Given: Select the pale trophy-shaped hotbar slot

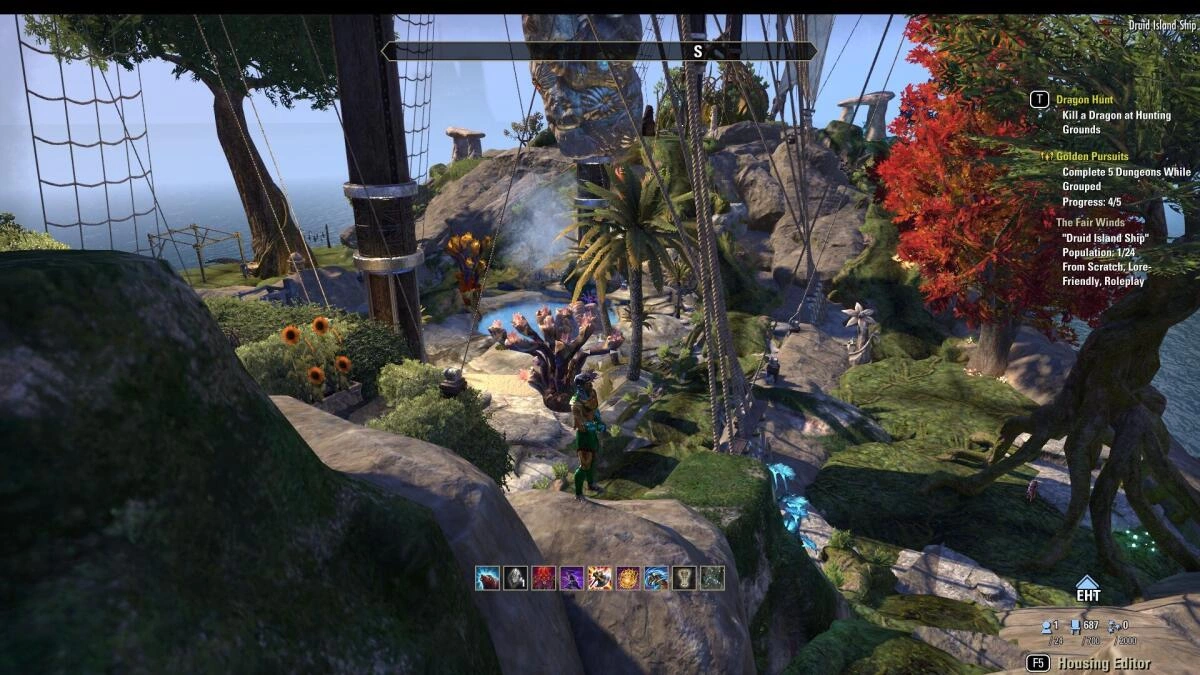Looking at the screenshot, I should click(684, 577).
